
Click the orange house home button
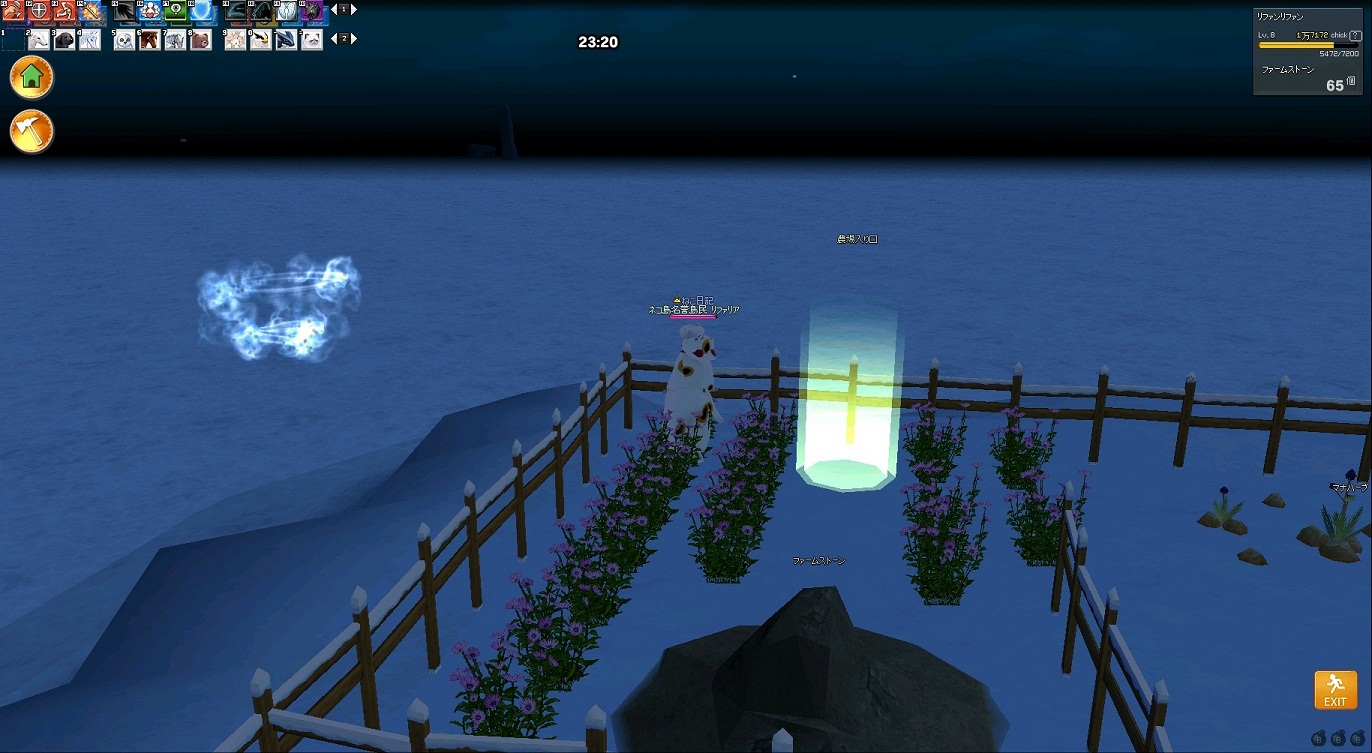click(x=31, y=77)
